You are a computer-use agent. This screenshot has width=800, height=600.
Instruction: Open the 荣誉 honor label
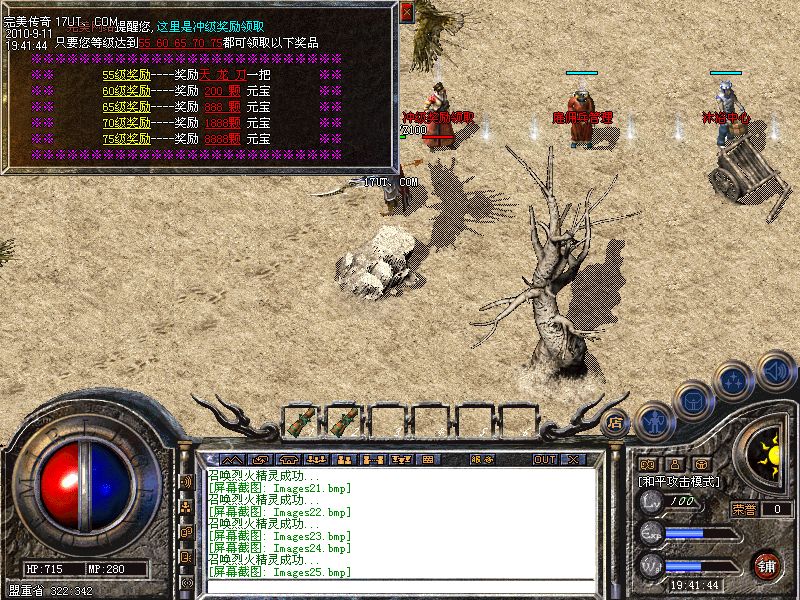(x=744, y=509)
